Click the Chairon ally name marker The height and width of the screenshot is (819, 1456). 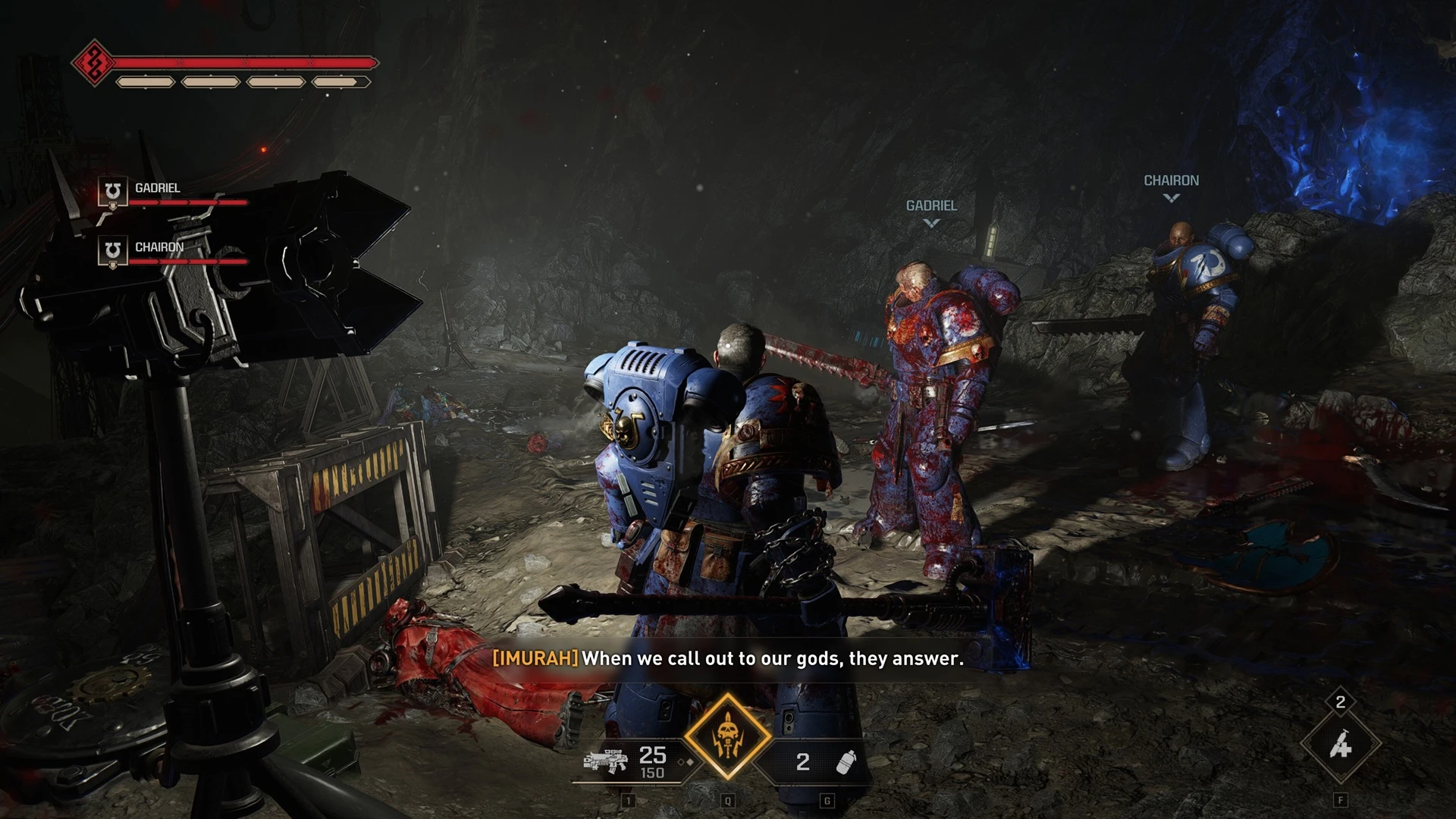(1171, 181)
